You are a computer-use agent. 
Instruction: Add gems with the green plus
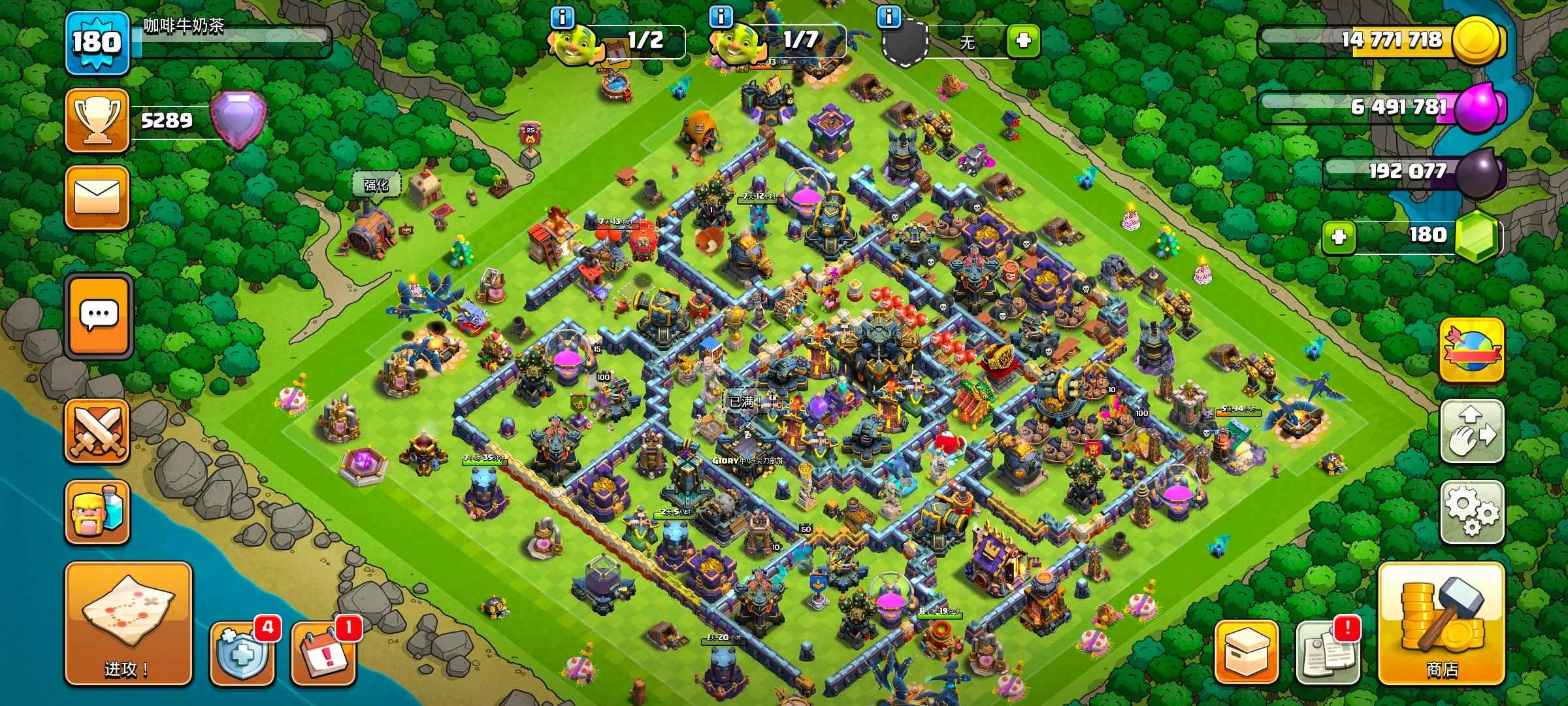point(1339,237)
